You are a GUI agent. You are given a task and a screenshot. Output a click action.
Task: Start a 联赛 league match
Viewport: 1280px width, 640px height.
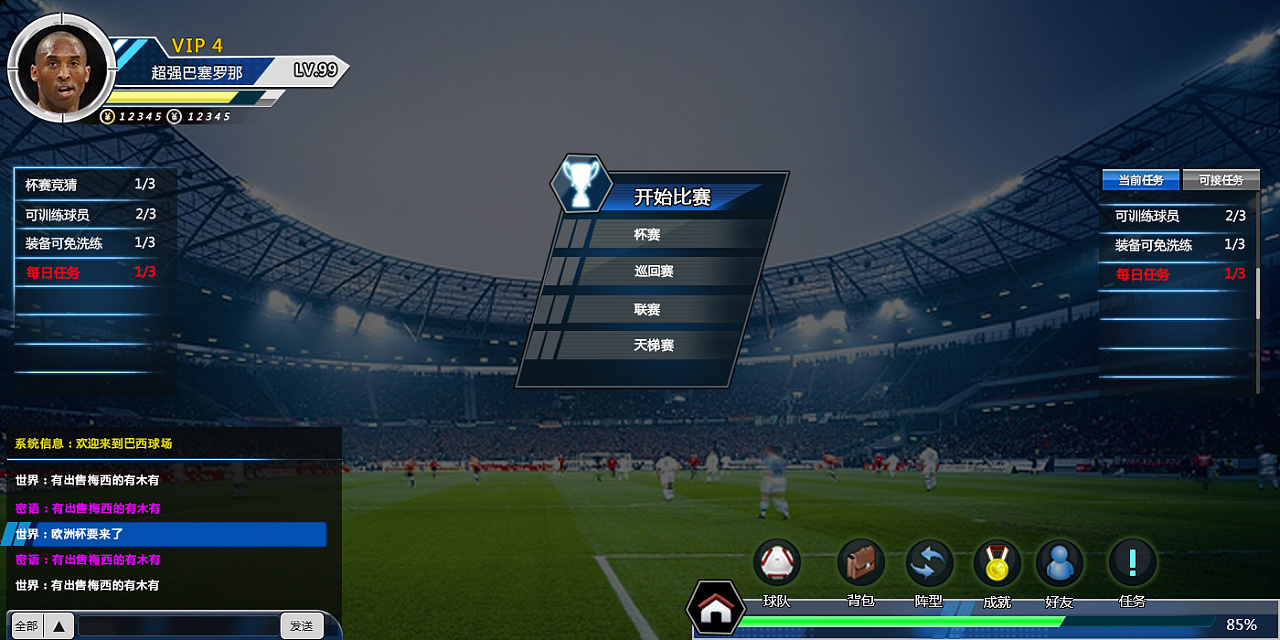[x=647, y=309]
